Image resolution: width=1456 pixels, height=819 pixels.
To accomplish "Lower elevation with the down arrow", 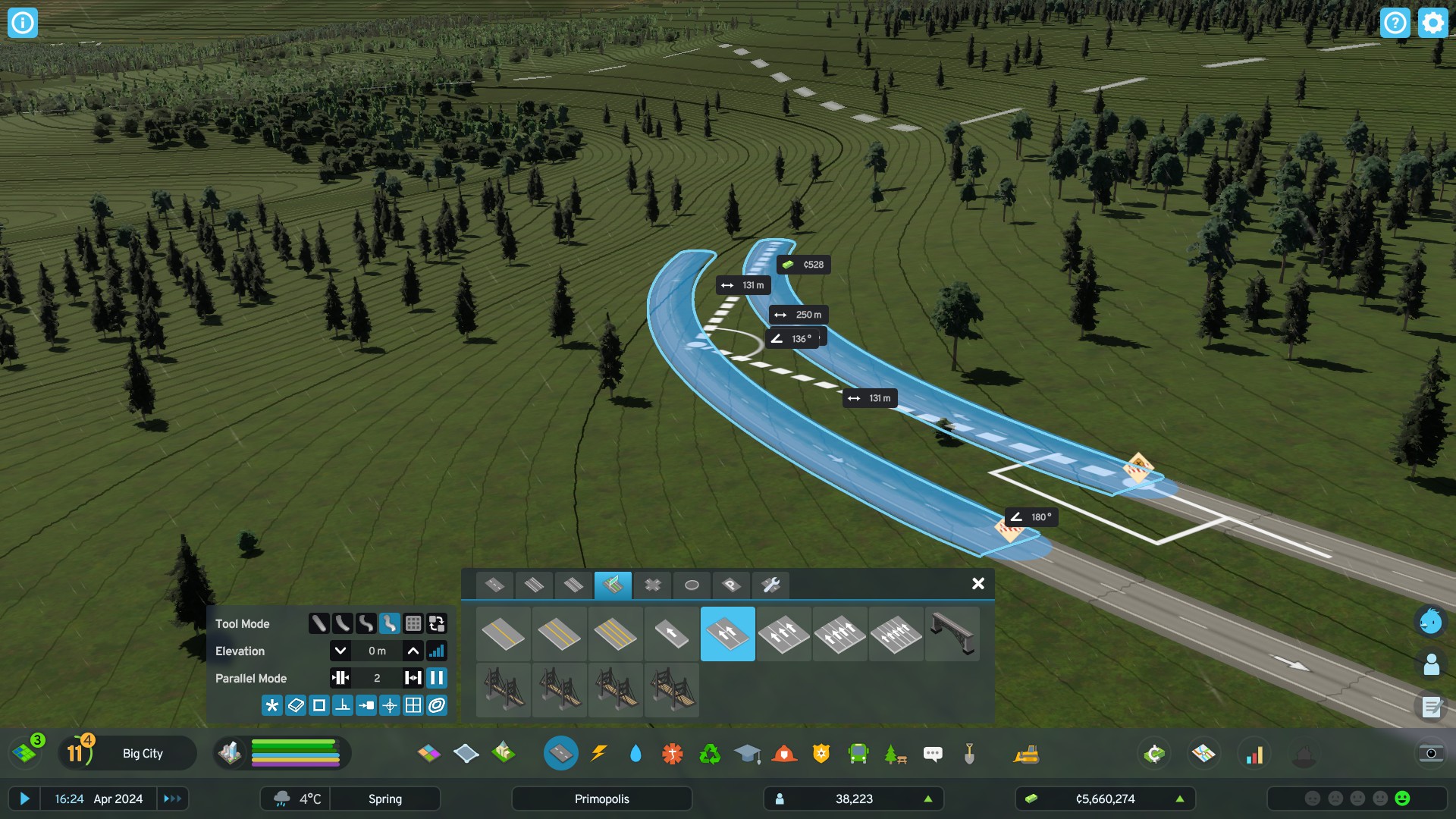I will click(x=341, y=650).
